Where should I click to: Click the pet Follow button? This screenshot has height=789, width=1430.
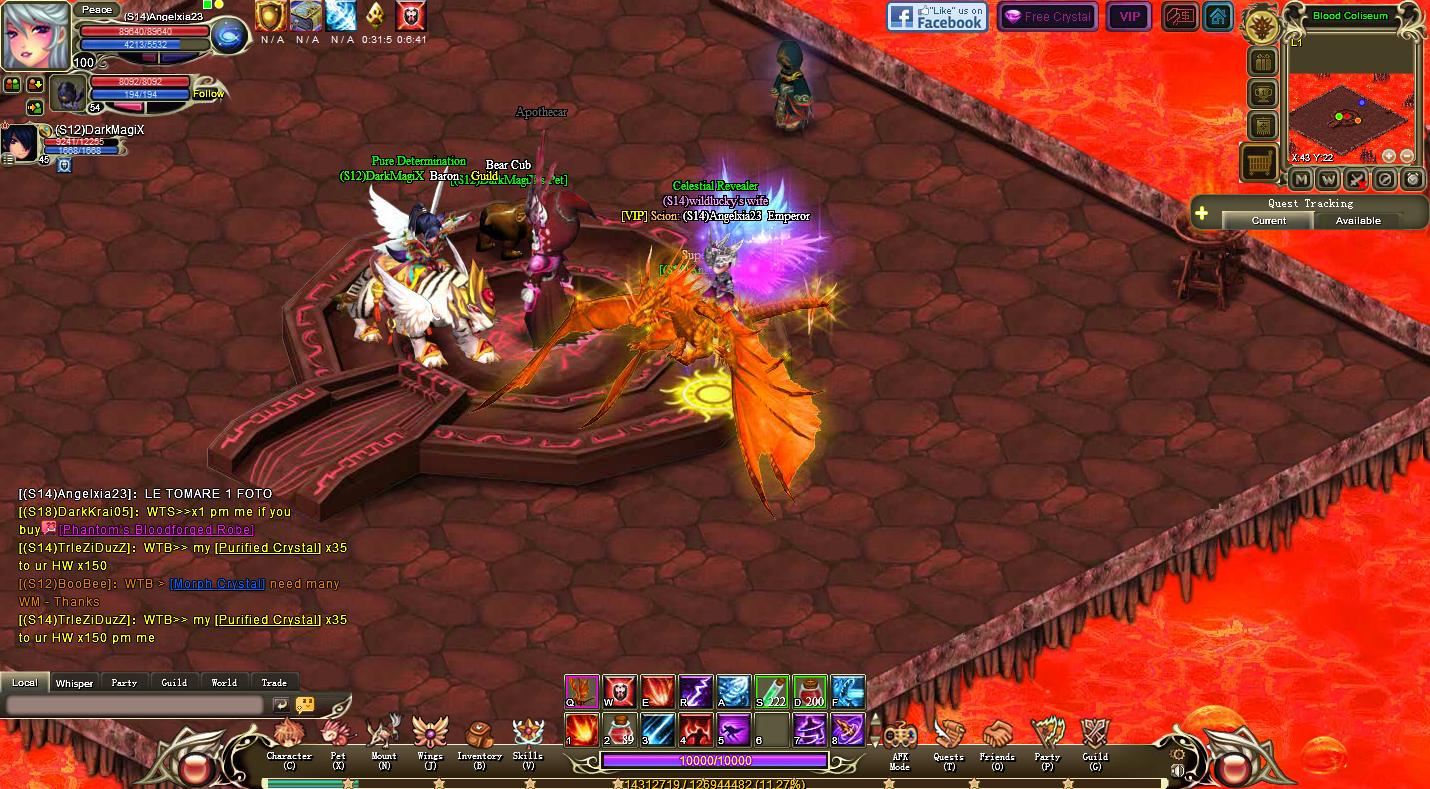(208, 94)
